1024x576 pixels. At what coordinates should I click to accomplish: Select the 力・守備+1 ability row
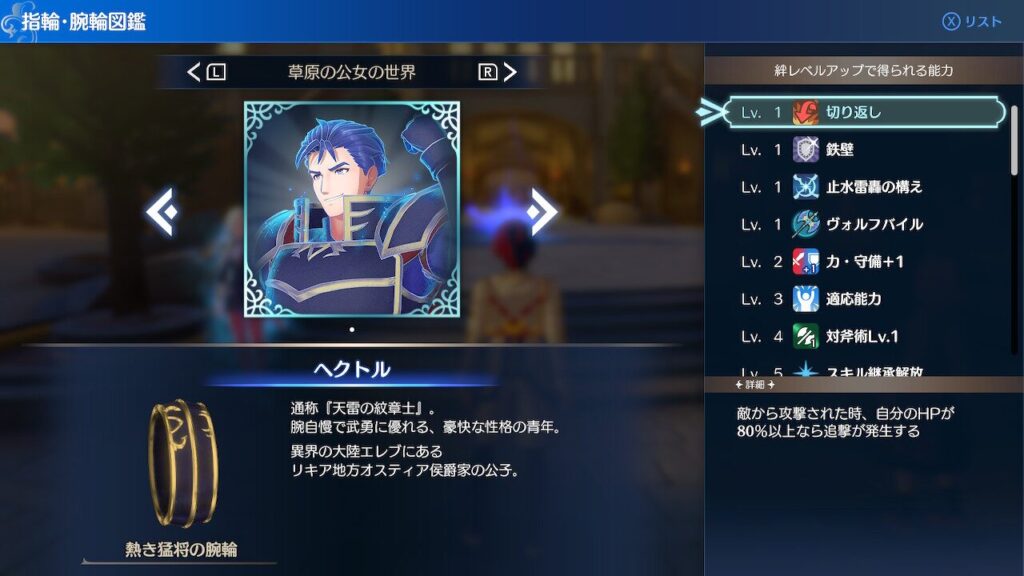click(x=865, y=262)
